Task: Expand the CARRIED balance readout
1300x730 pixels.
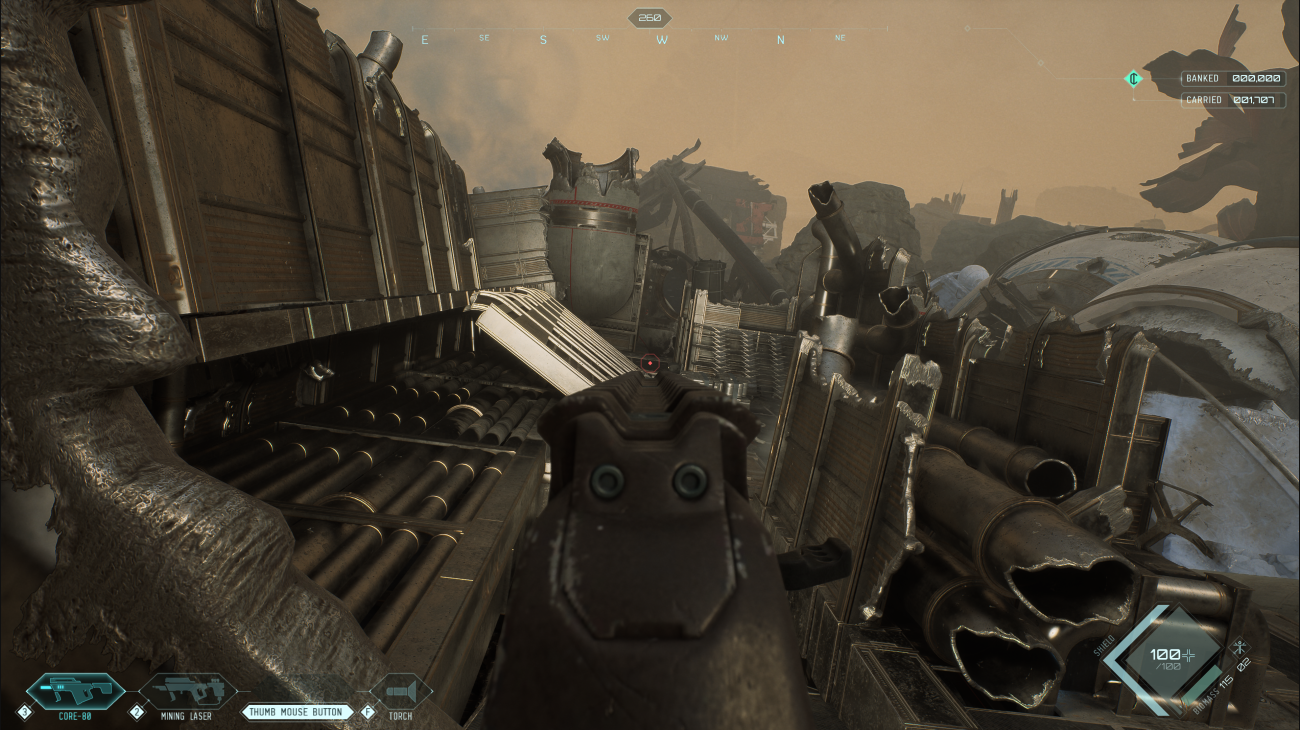Action: (x=1230, y=100)
